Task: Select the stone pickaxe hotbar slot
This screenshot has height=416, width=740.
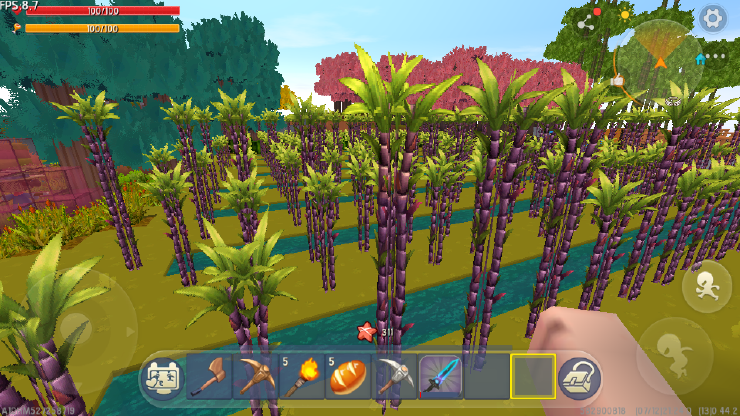Action: (x=394, y=377)
